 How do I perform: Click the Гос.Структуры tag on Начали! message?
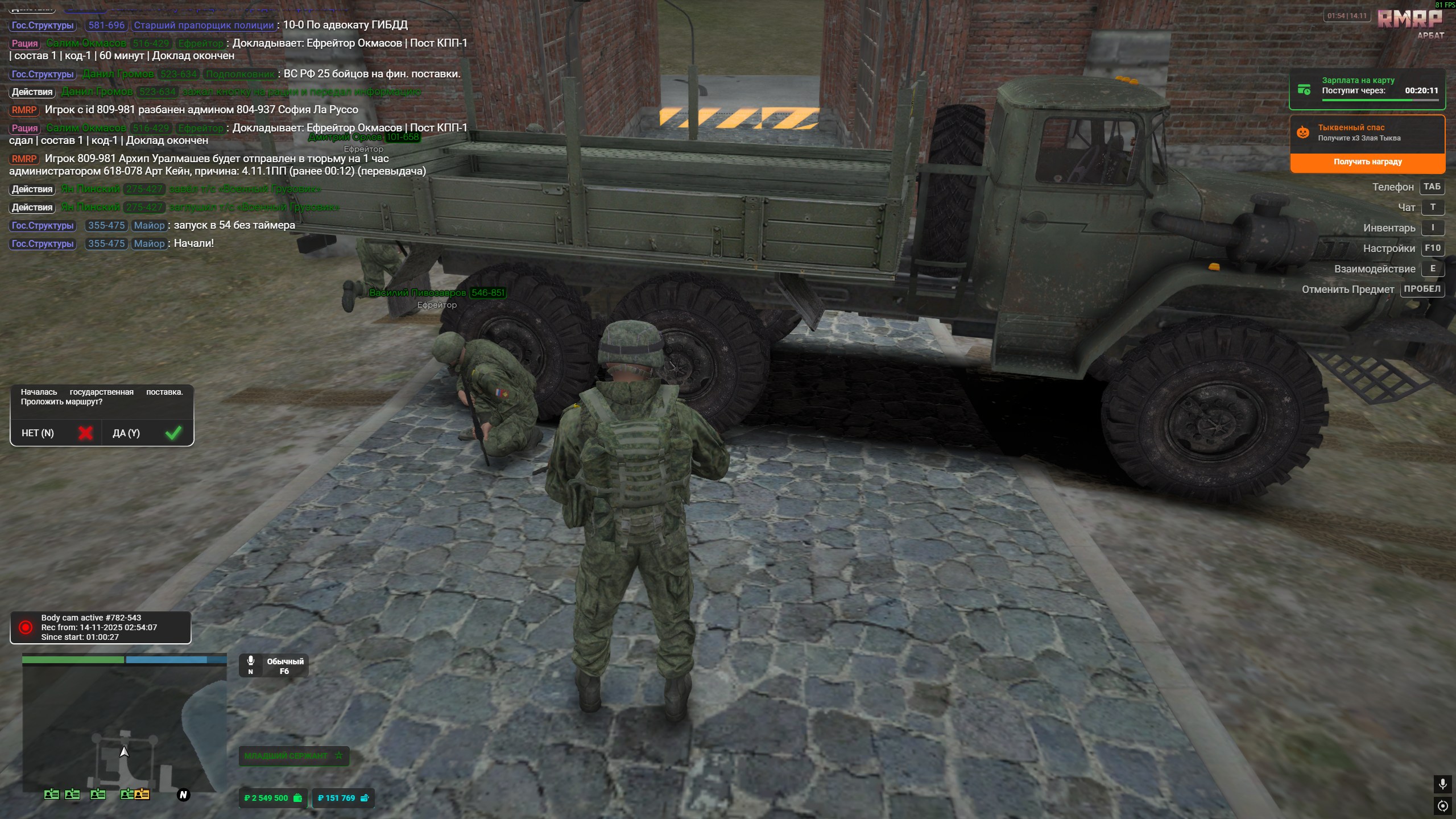(x=43, y=243)
